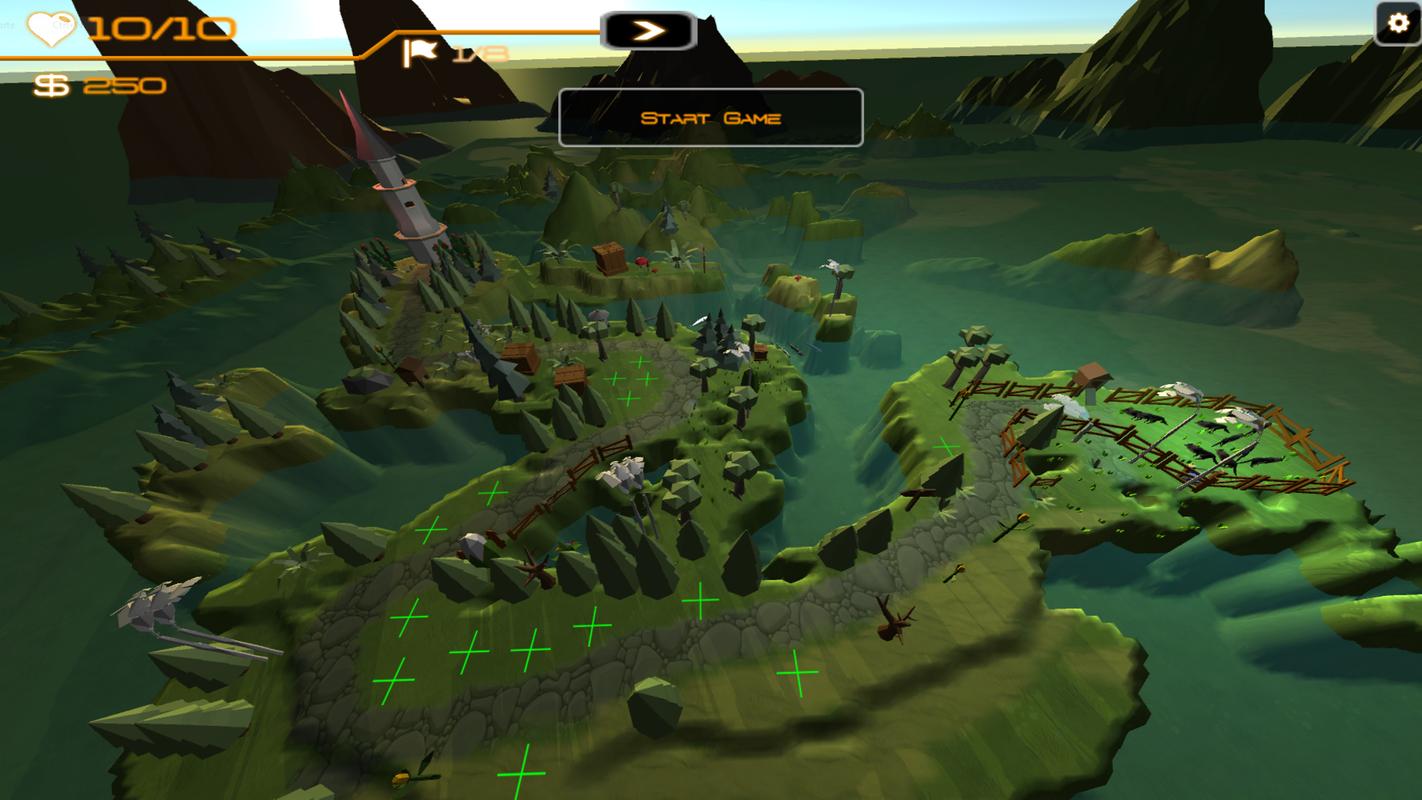Click the Start Game button

710,118
